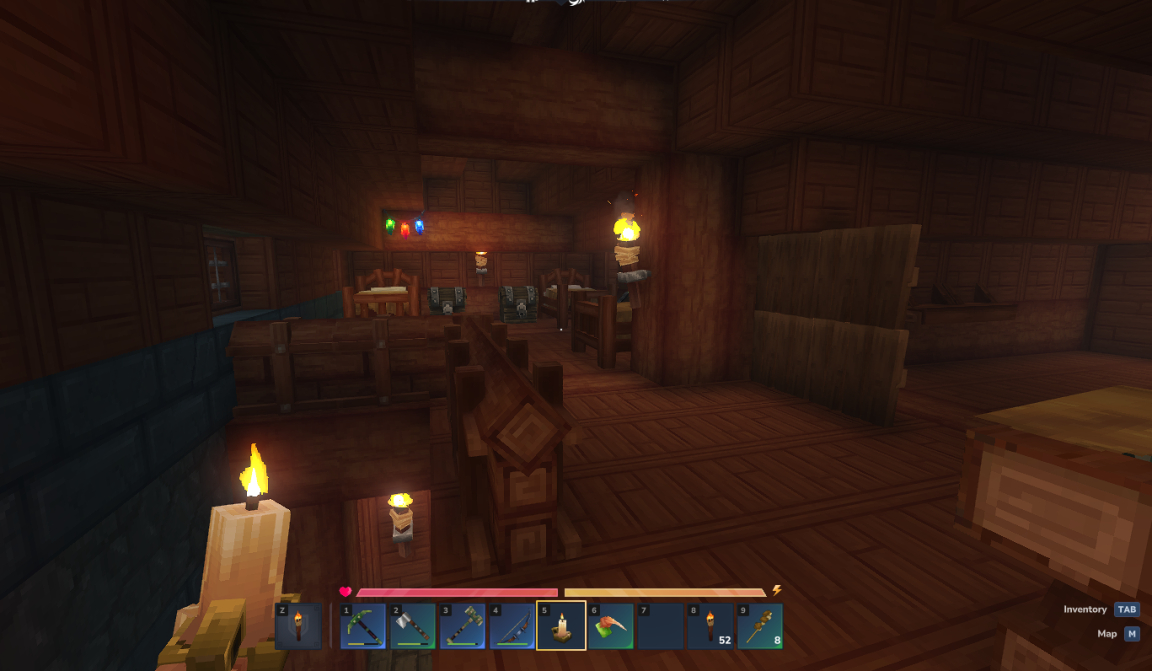The height and width of the screenshot is (671, 1152).
Task: Choose the hammer in hotbar slot 3
Action: 462,626
